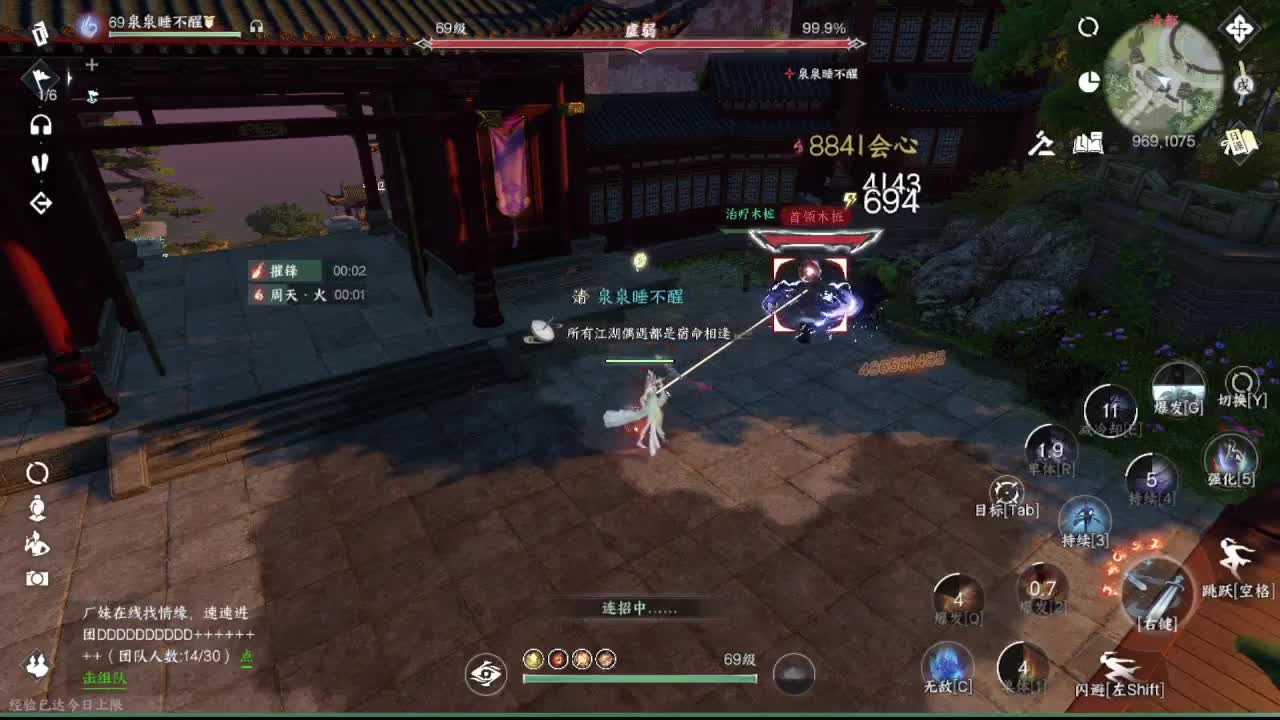Open the auction hammer icon near the minimap
The height and width of the screenshot is (720, 1280).
tap(1040, 146)
